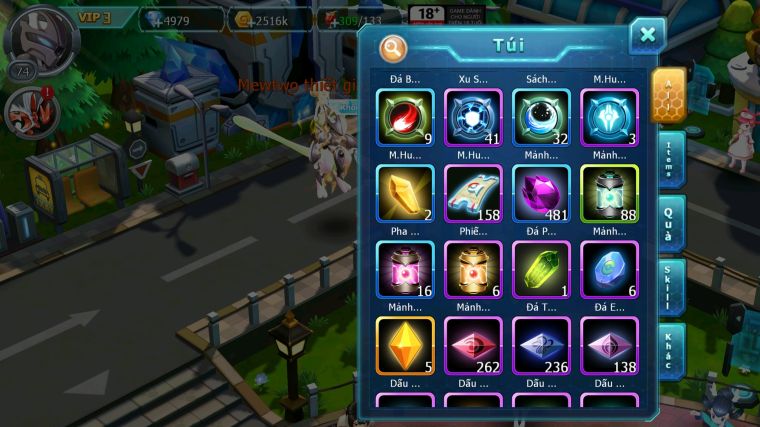The height and width of the screenshot is (427, 760).
Task: Select the orange highlighted All tab
Action: point(667,95)
